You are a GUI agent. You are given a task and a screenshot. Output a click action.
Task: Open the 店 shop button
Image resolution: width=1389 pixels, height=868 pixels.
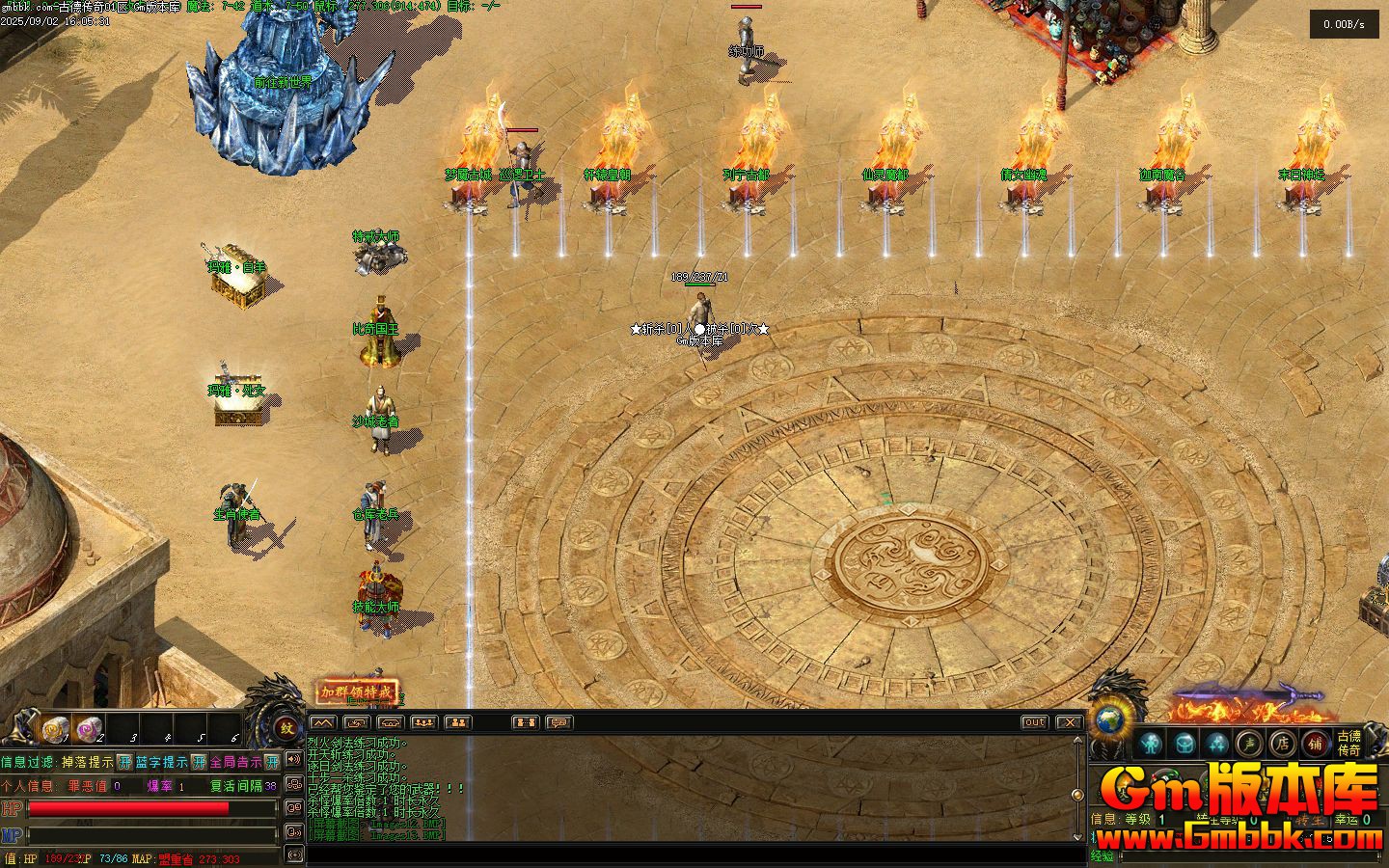click(1282, 743)
